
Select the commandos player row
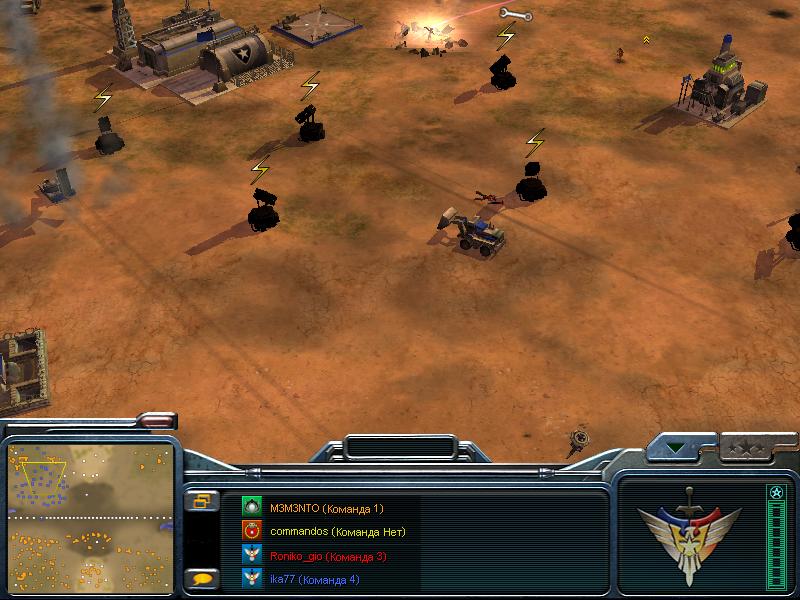(x=336, y=532)
